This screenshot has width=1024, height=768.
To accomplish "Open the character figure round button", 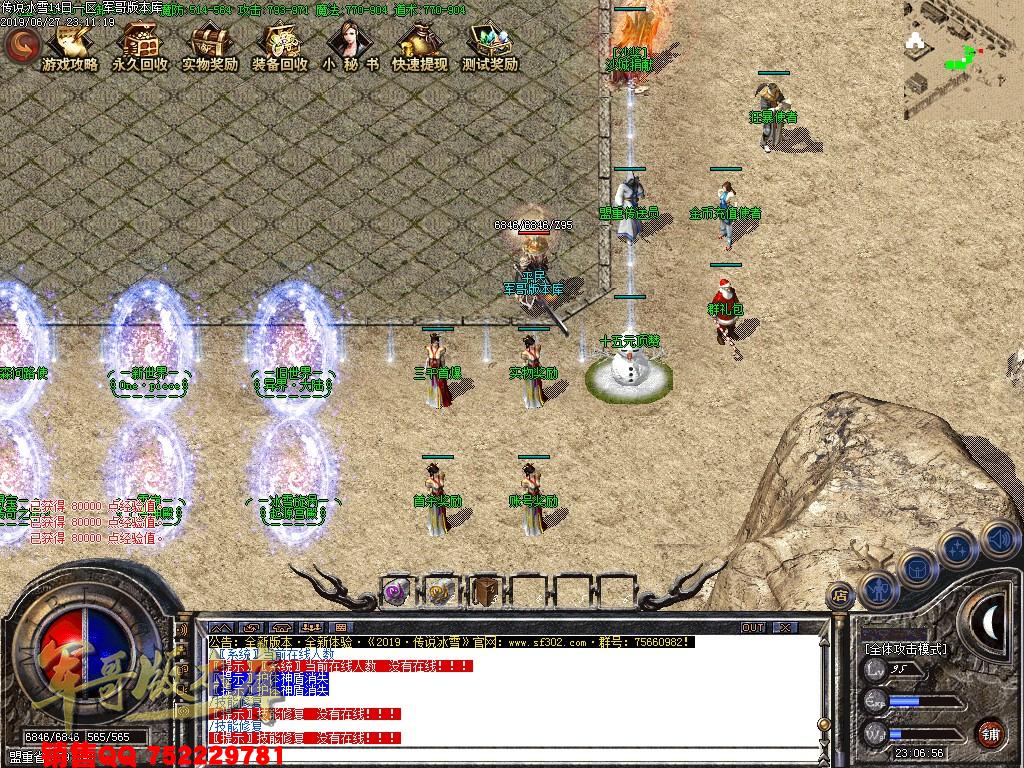I will [879, 589].
